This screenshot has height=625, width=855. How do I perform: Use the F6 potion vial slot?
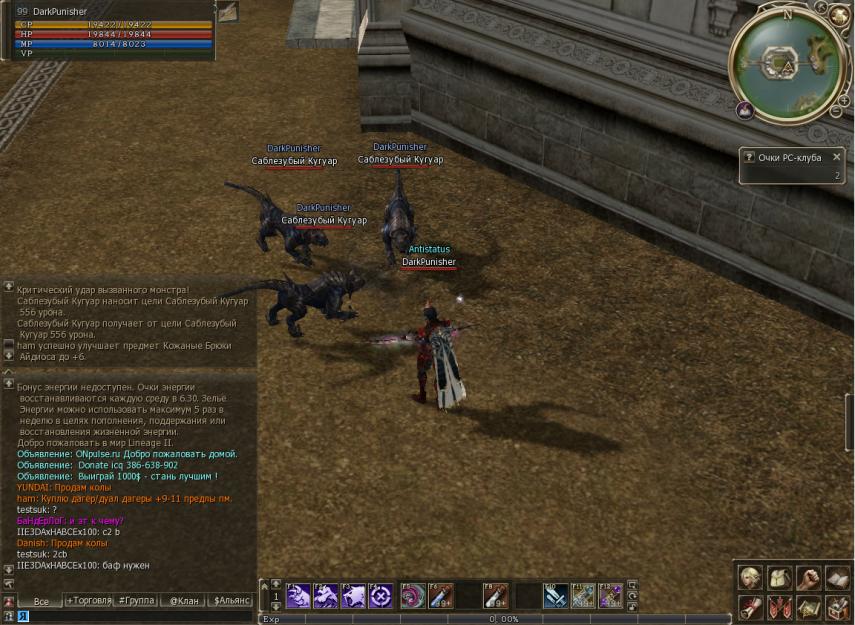(x=441, y=596)
